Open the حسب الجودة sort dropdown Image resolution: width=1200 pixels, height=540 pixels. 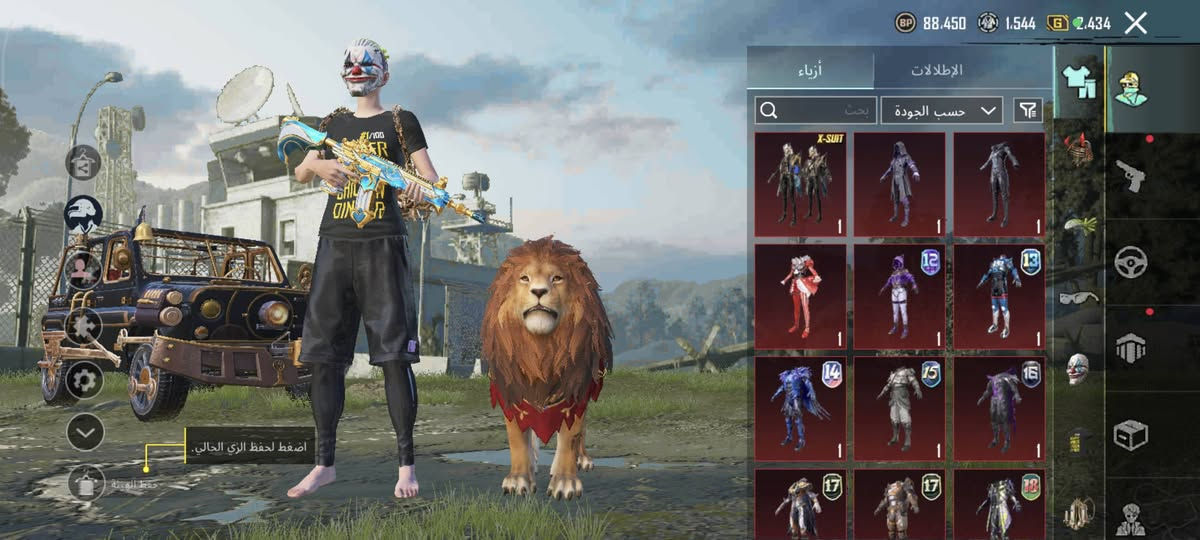pos(942,110)
